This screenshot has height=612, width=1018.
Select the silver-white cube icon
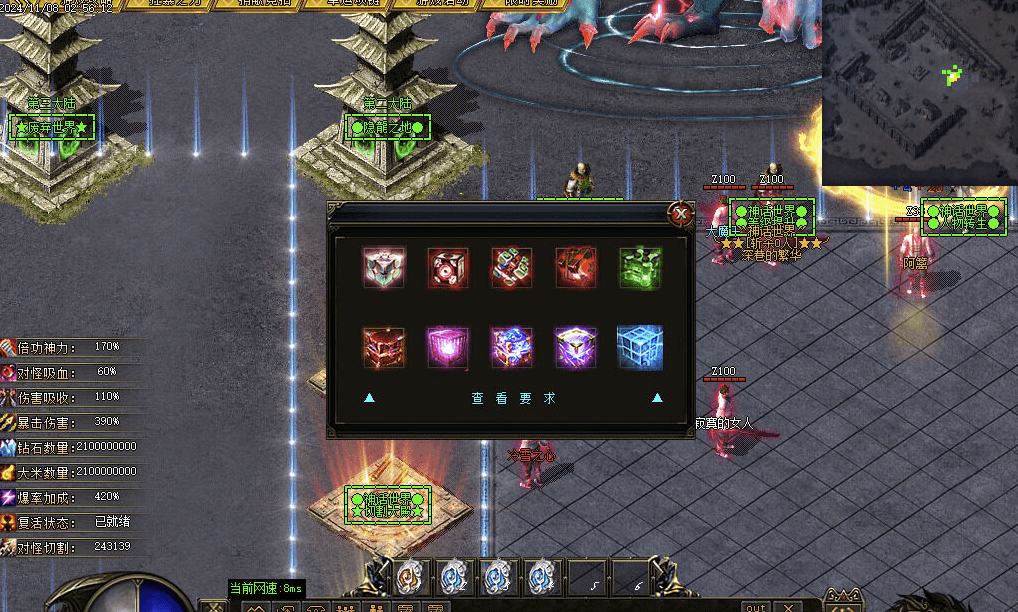[x=384, y=268]
